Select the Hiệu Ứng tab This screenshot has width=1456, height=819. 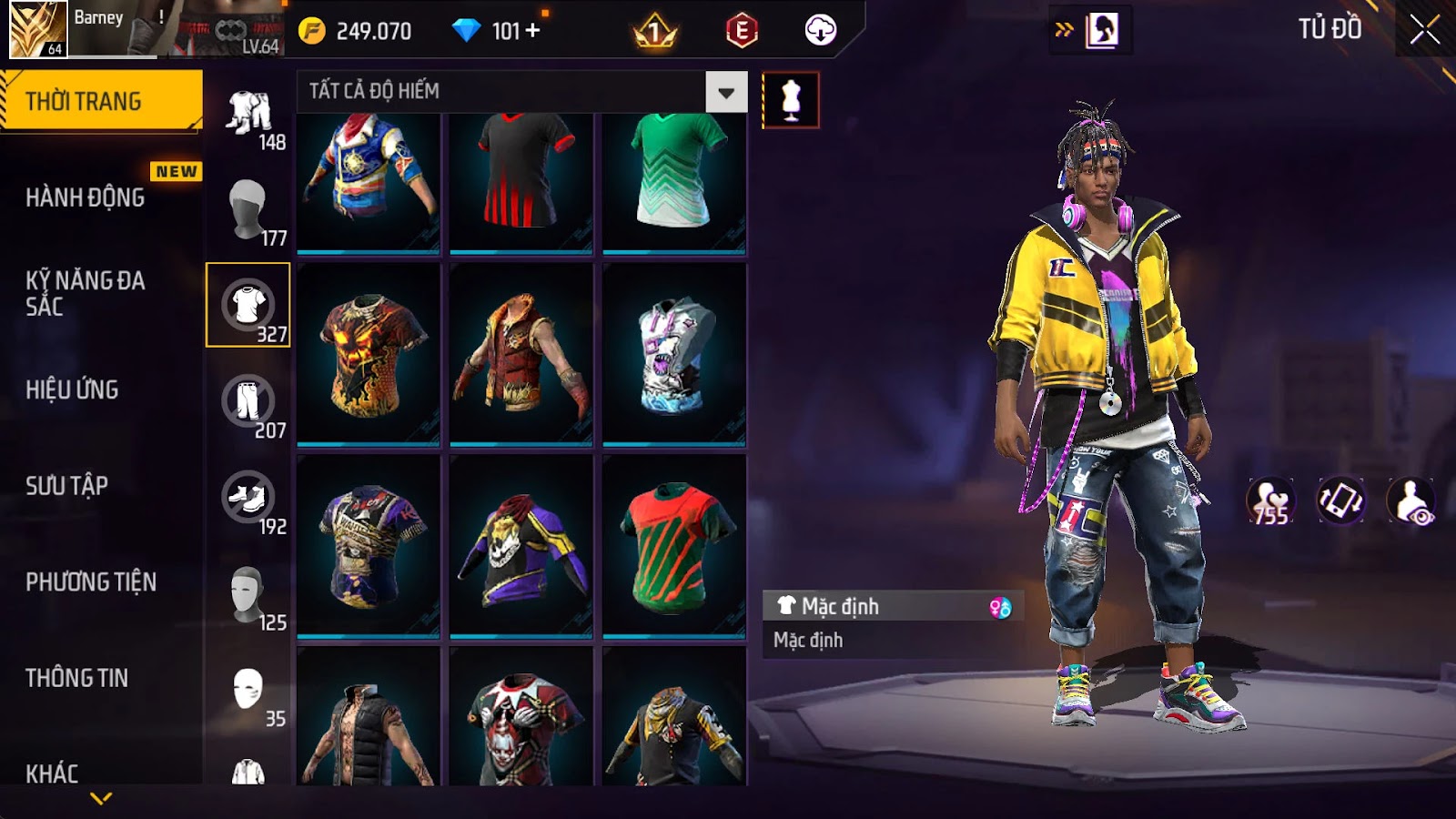pyautogui.click(x=73, y=389)
